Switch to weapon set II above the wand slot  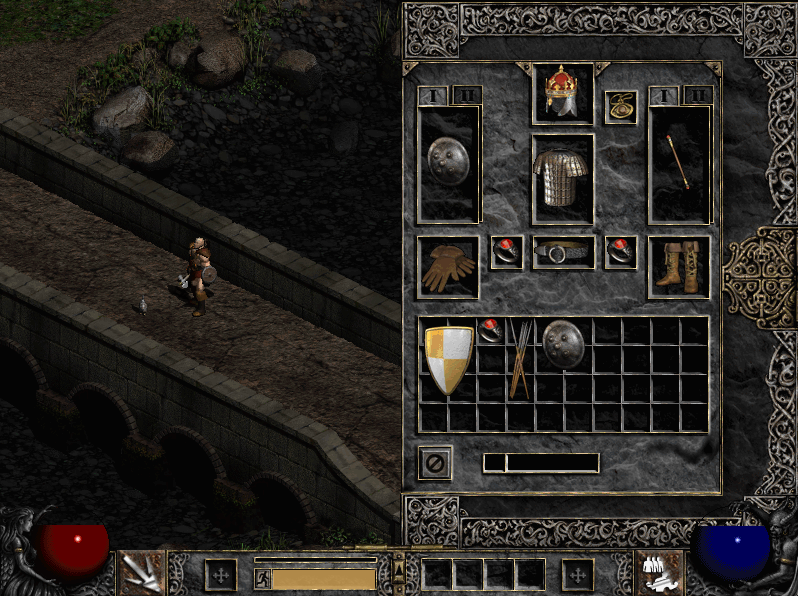click(698, 96)
